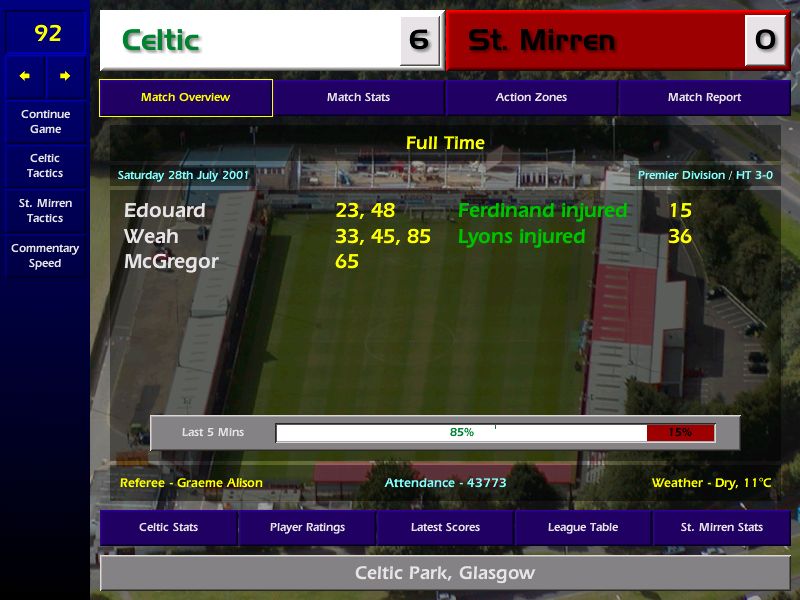Continue Game from the sidebar
800x600 pixels.
45,121
